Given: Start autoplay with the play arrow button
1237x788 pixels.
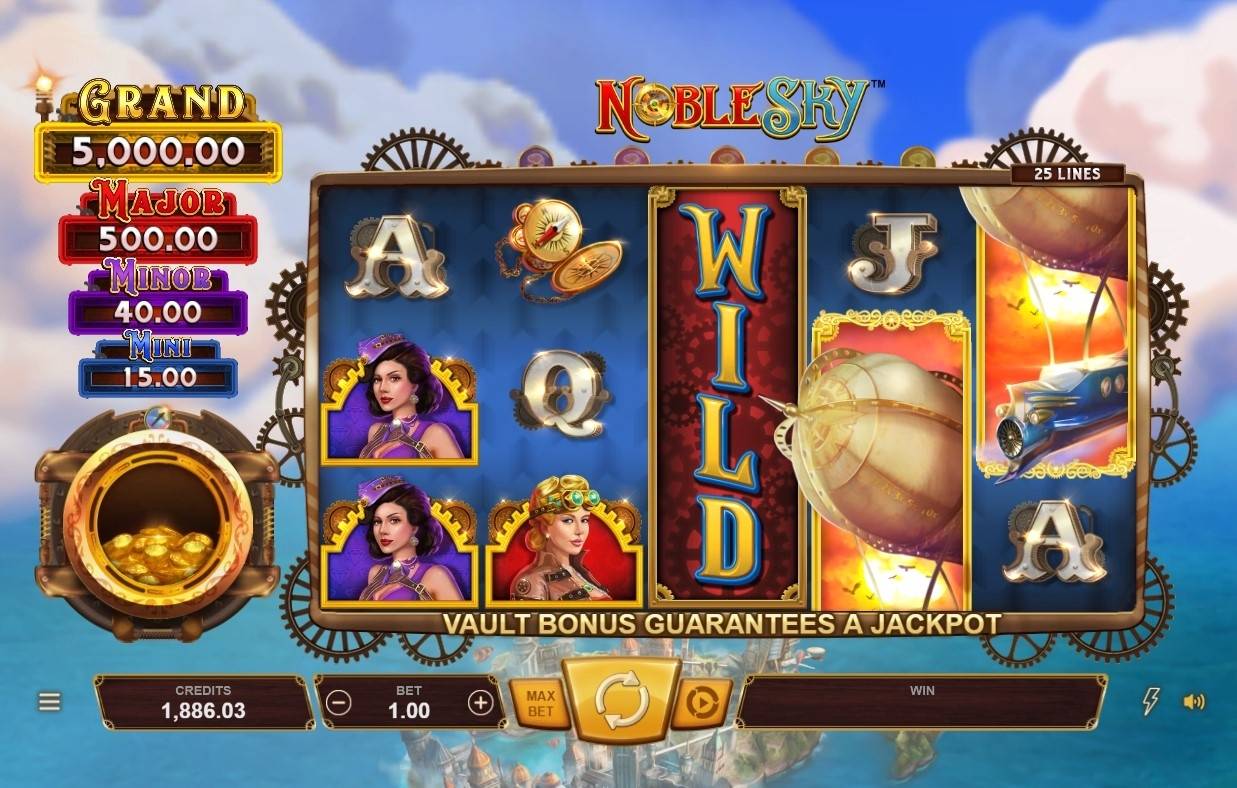Looking at the screenshot, I should coord(702,704).
